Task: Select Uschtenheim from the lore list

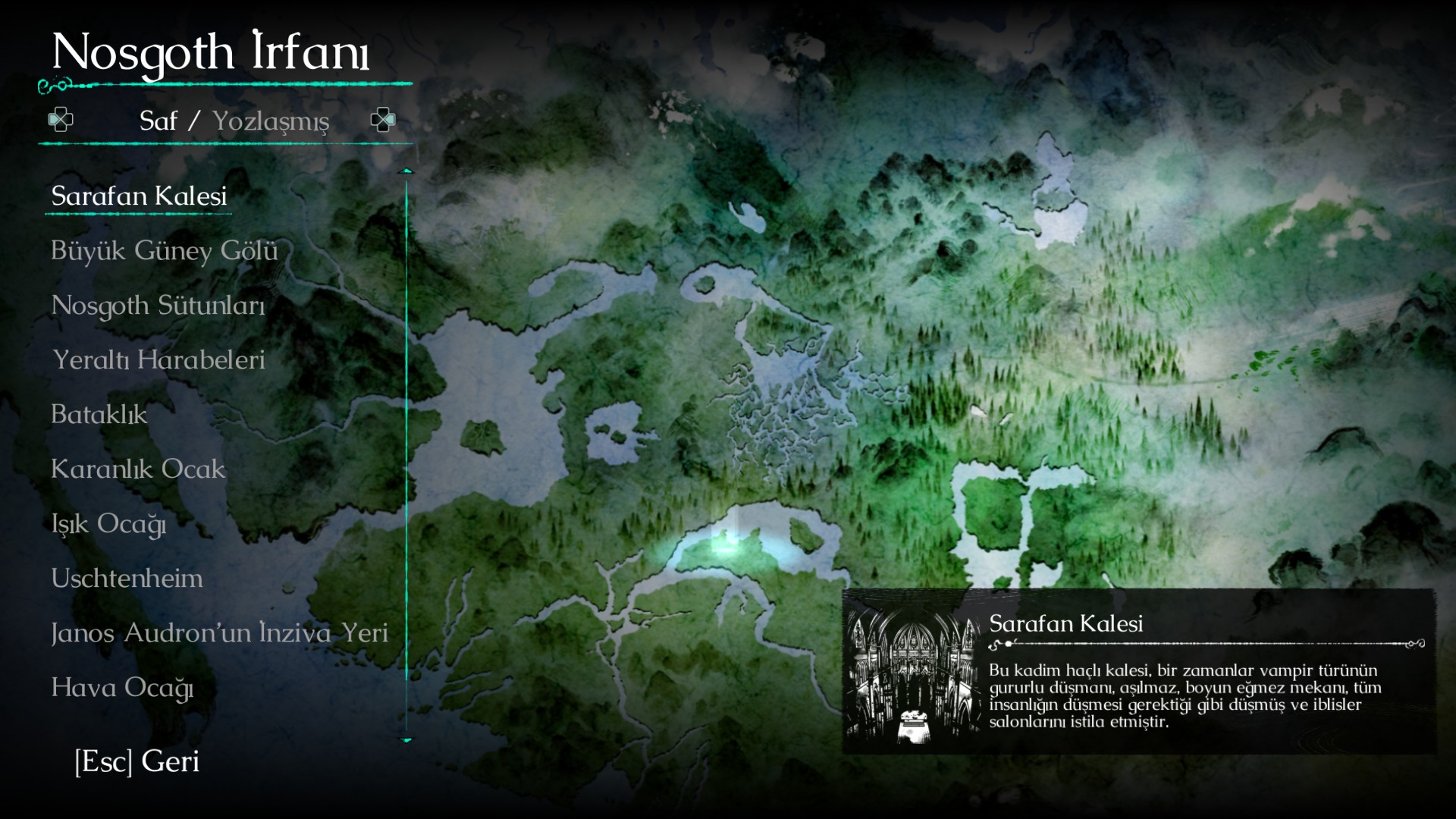Action: tap(127, 579)
